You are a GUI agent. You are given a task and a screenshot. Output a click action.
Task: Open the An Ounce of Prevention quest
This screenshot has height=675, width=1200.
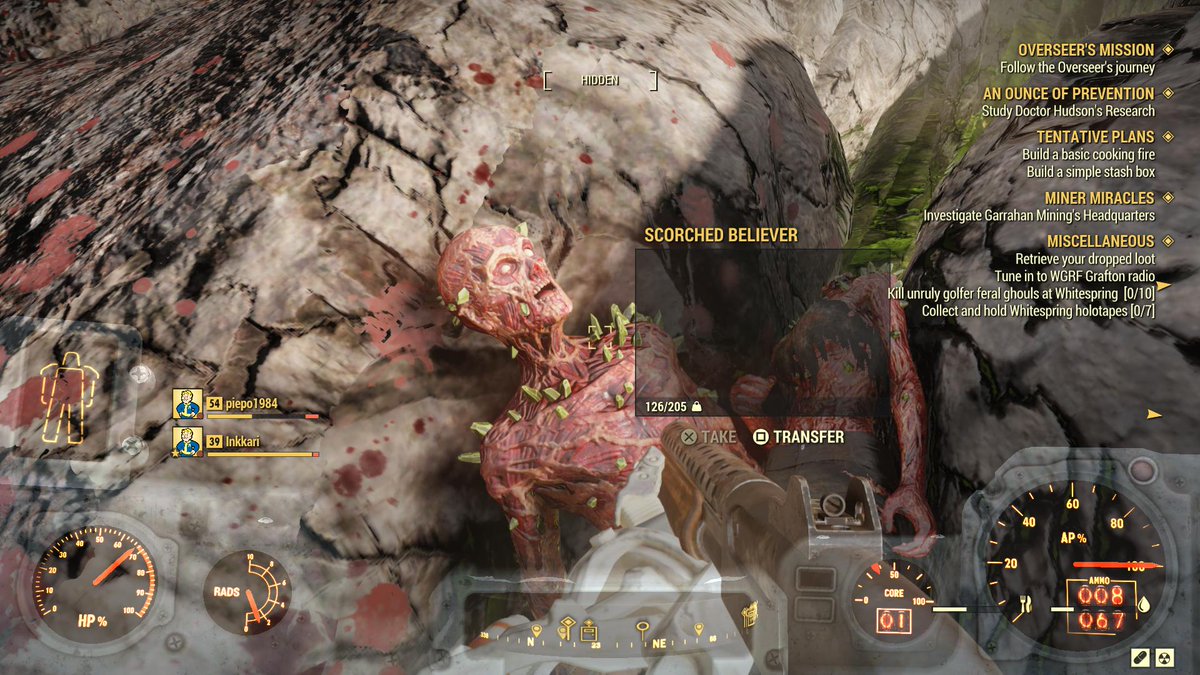[1068, 93]
